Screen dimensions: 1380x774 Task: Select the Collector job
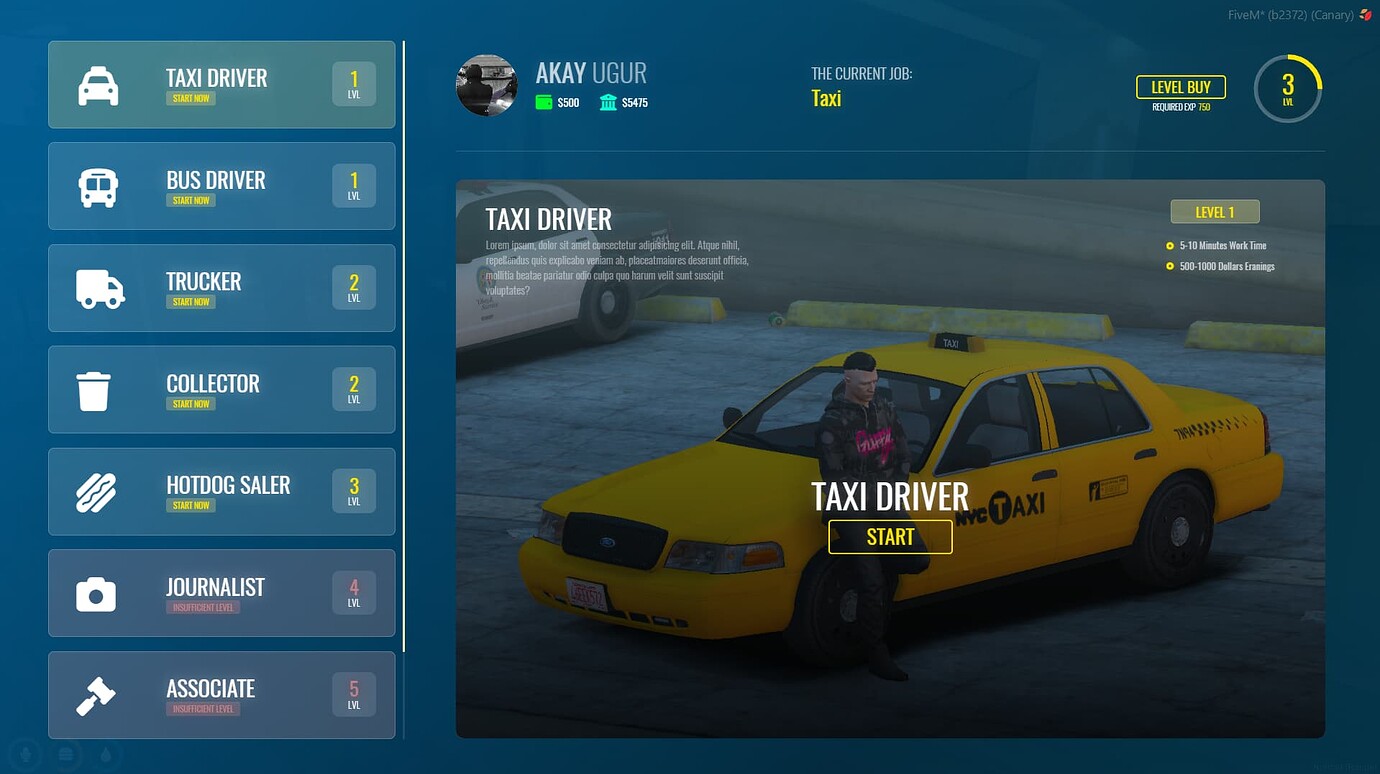(221, 390)
